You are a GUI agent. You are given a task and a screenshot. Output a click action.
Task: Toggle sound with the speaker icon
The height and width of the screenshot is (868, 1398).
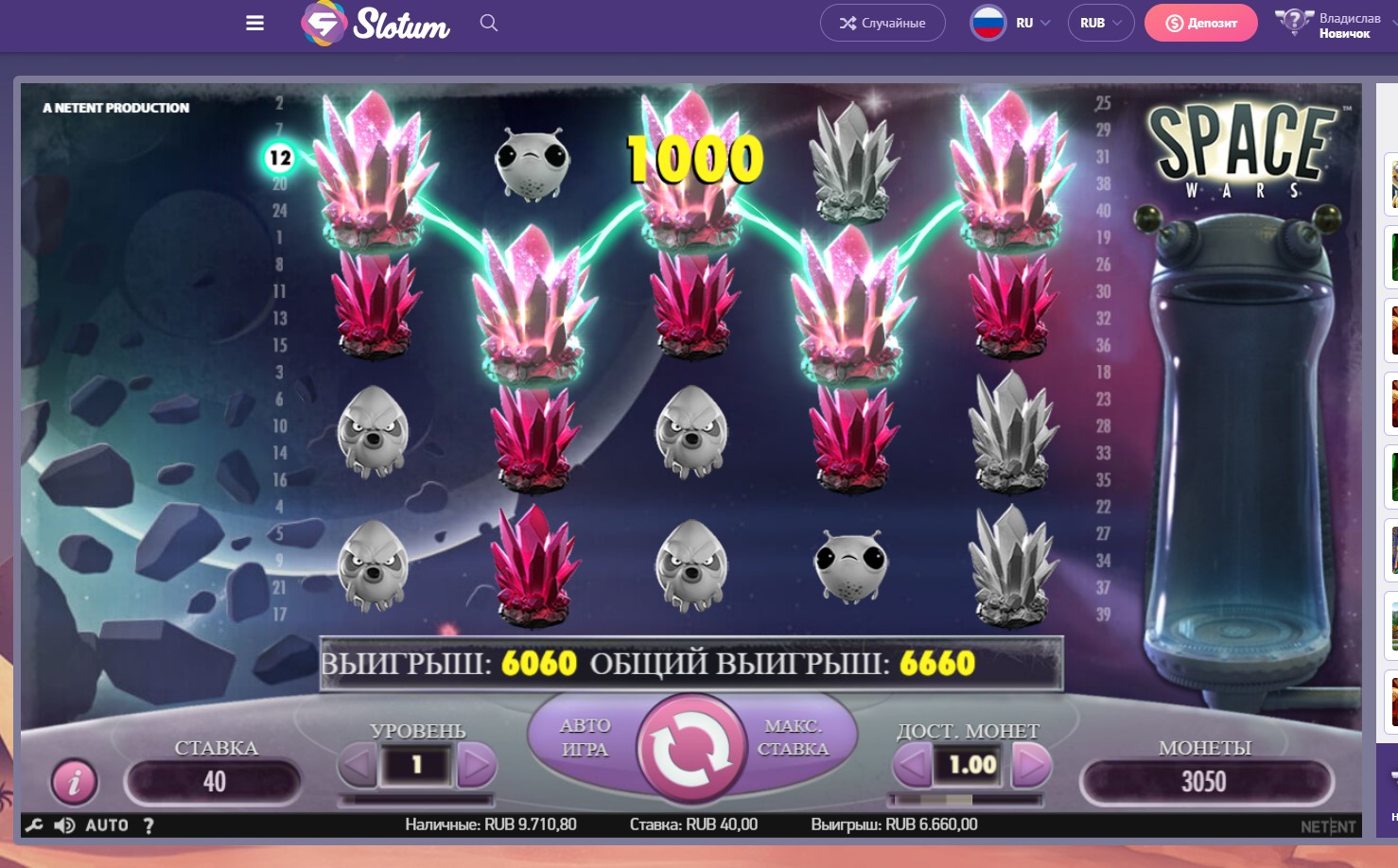coord(64,825)
